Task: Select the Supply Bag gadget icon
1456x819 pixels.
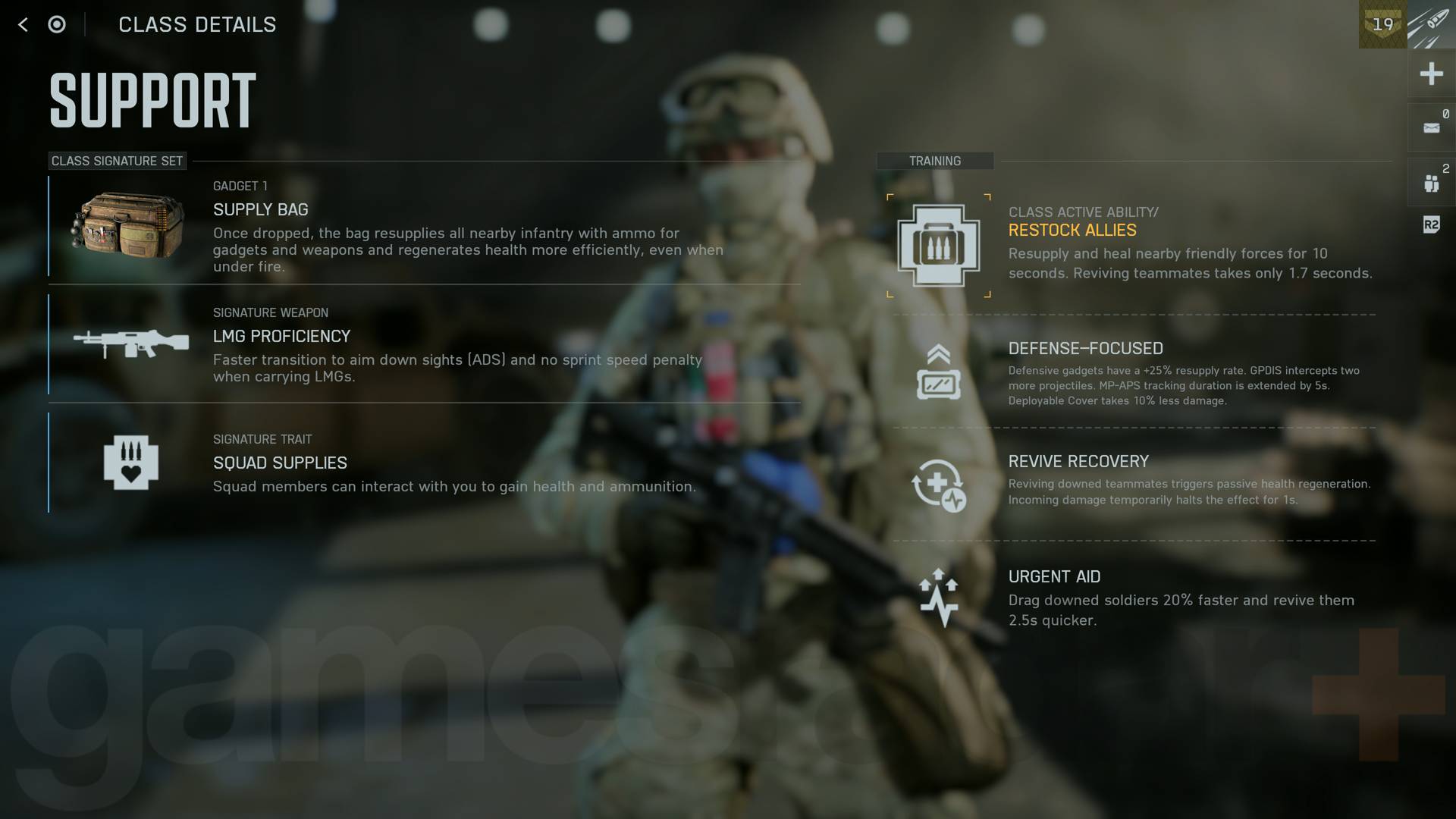Action: [x=127, y=224]
